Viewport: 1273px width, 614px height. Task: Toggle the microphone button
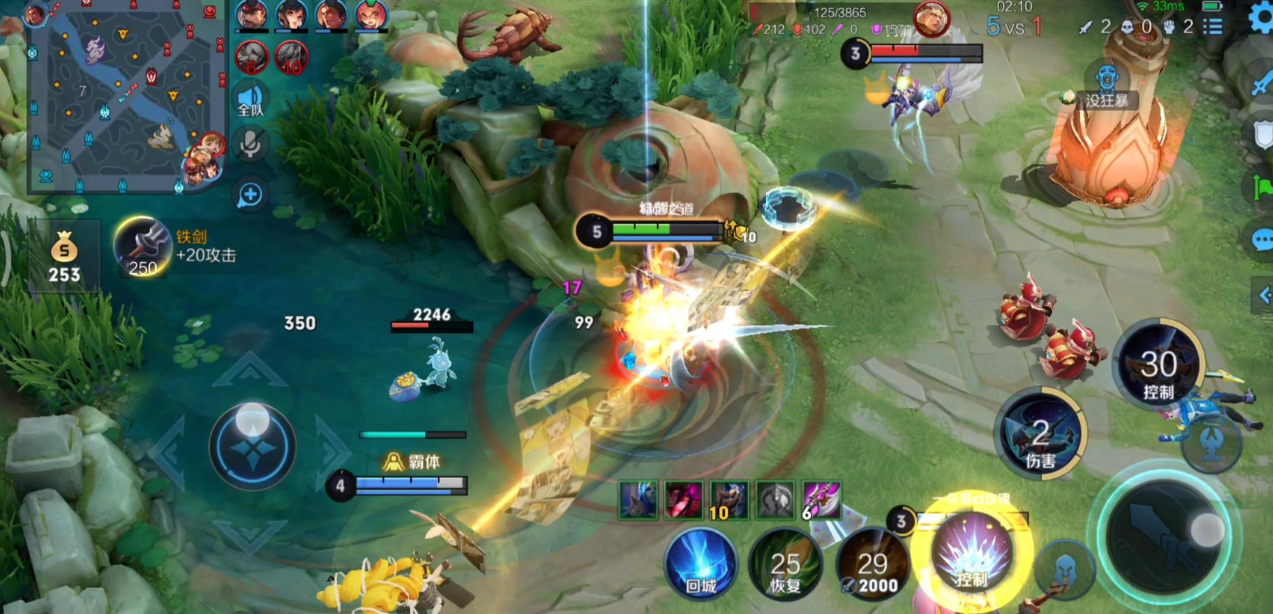(250, 145)
